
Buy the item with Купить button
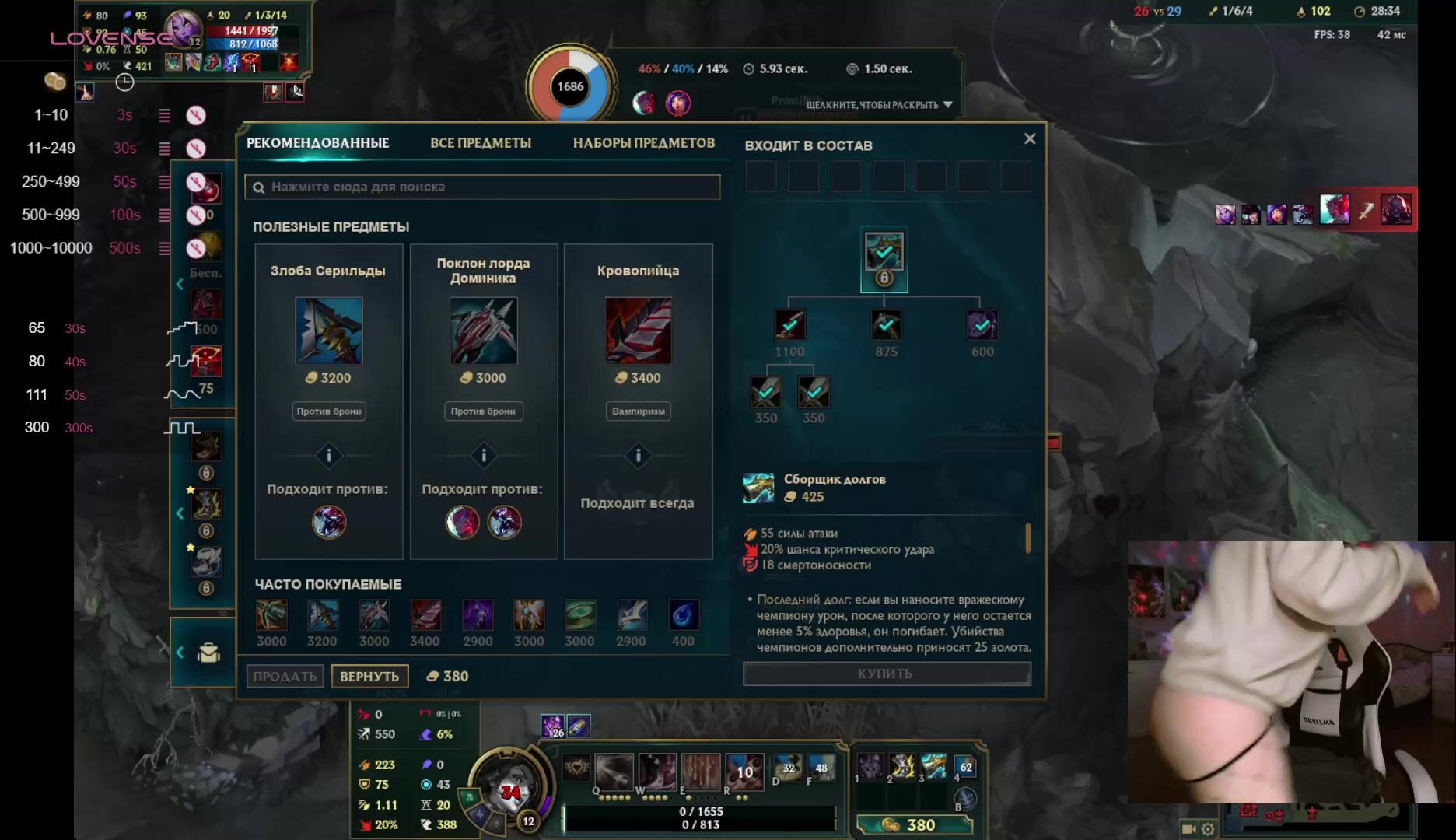coord(887,674)
